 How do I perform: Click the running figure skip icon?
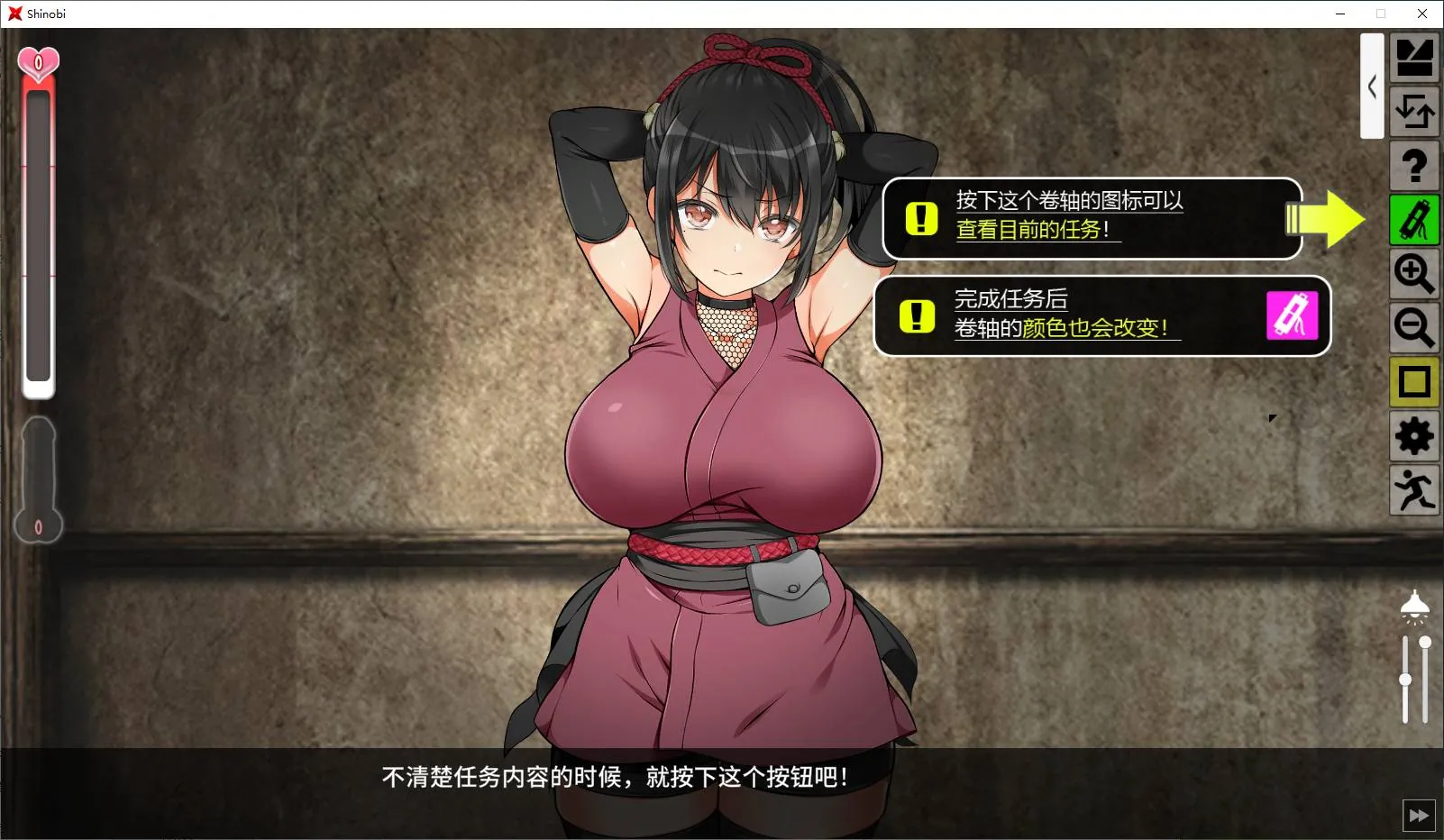[x=1414, y=489]
